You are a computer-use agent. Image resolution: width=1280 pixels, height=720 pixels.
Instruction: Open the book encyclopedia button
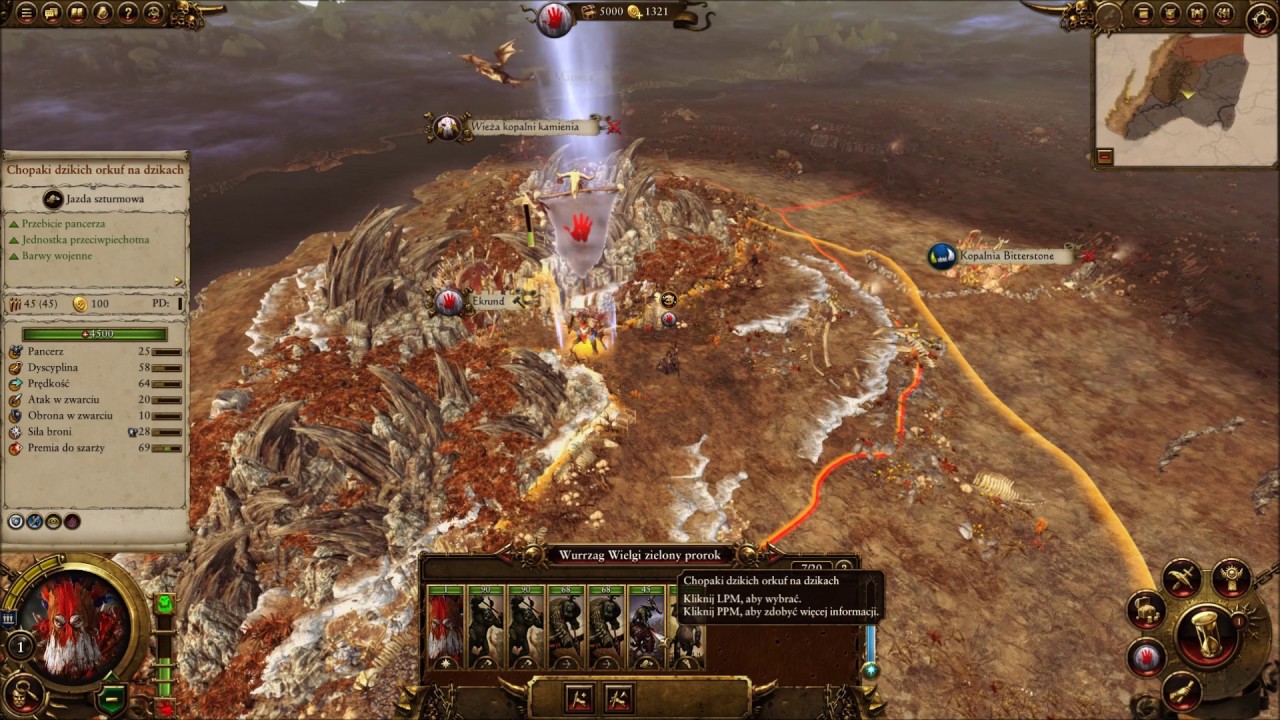77,13
